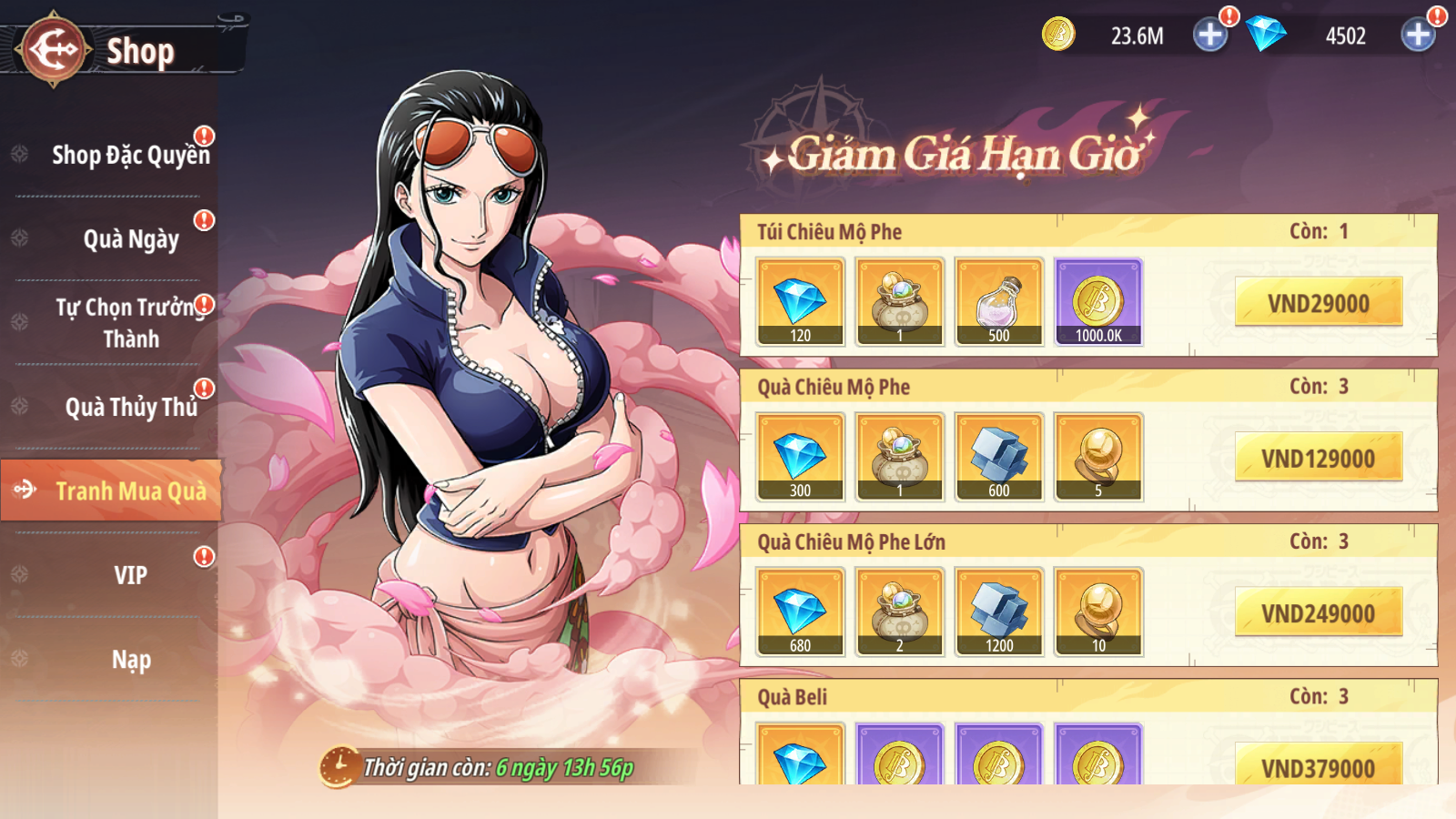Screen dimensions: 1456x819
Task: Select the Tự Chọn Trưởng Thành tab
Action: click(130, 323)
